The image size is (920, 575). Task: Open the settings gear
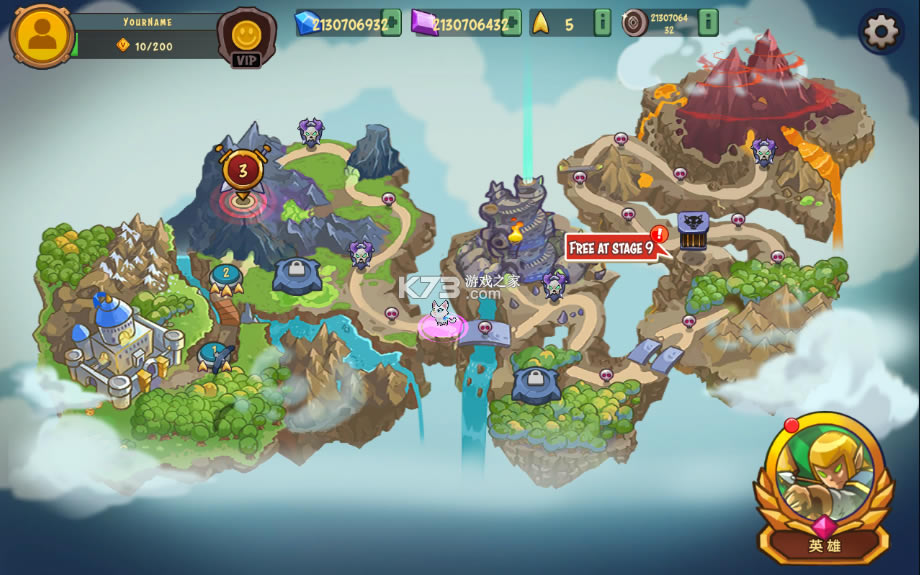(x=881, y=32)
